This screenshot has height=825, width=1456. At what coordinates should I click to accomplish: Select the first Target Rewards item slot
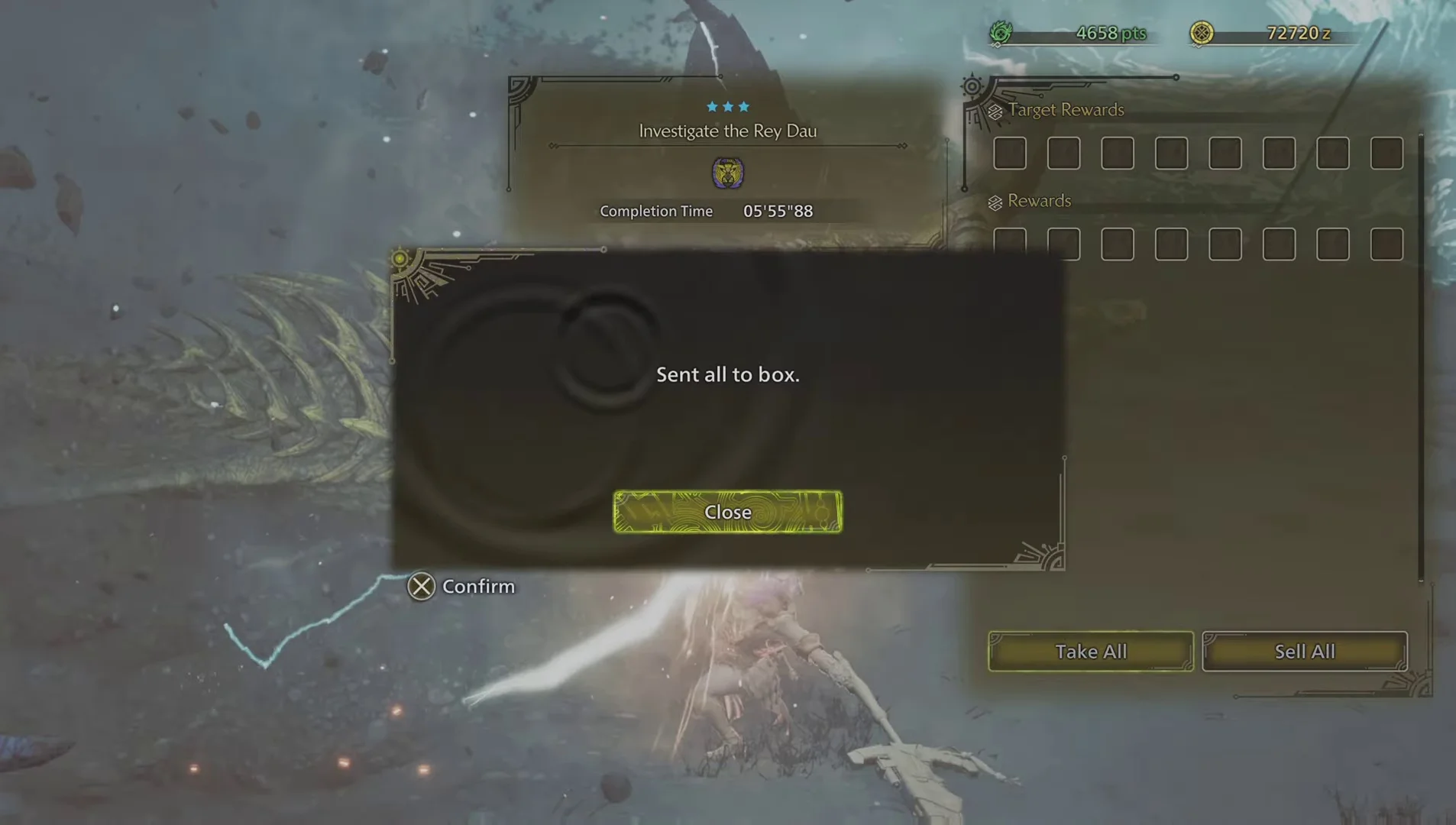pos(1009,153)
